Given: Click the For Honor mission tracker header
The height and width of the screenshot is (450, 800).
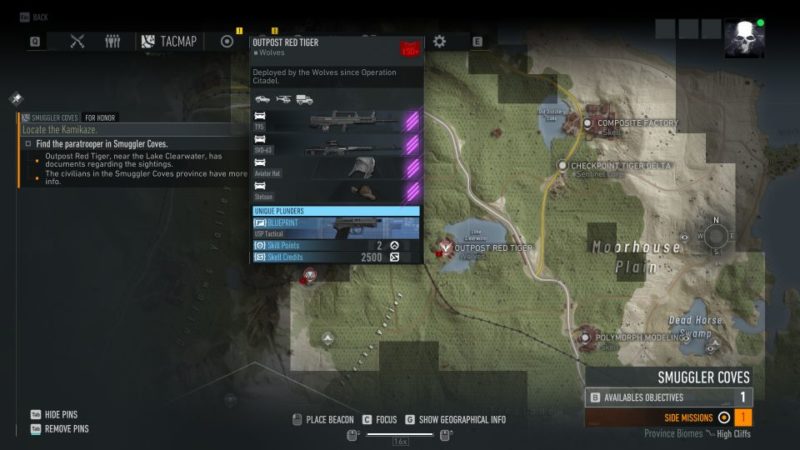Looking at the screenshot, I should [99, 118].
